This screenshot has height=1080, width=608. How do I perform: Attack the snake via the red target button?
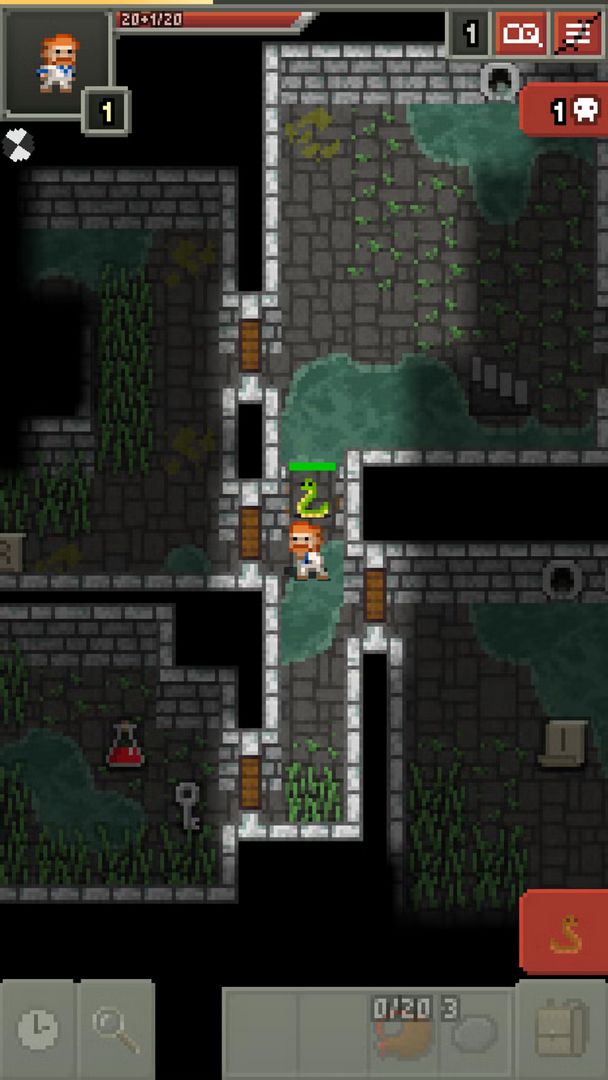(x=564, y=933)
